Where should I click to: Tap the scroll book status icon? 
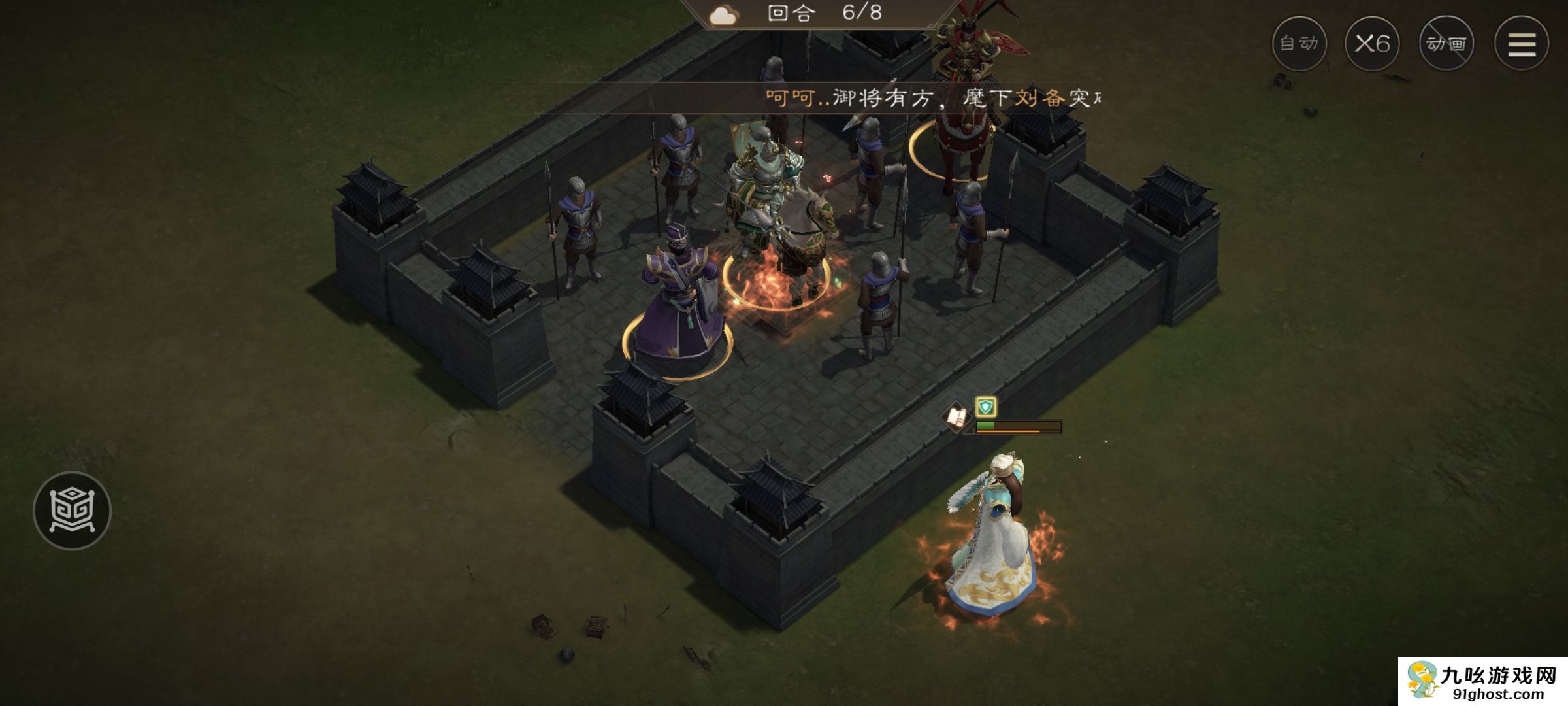pos(956,417)
